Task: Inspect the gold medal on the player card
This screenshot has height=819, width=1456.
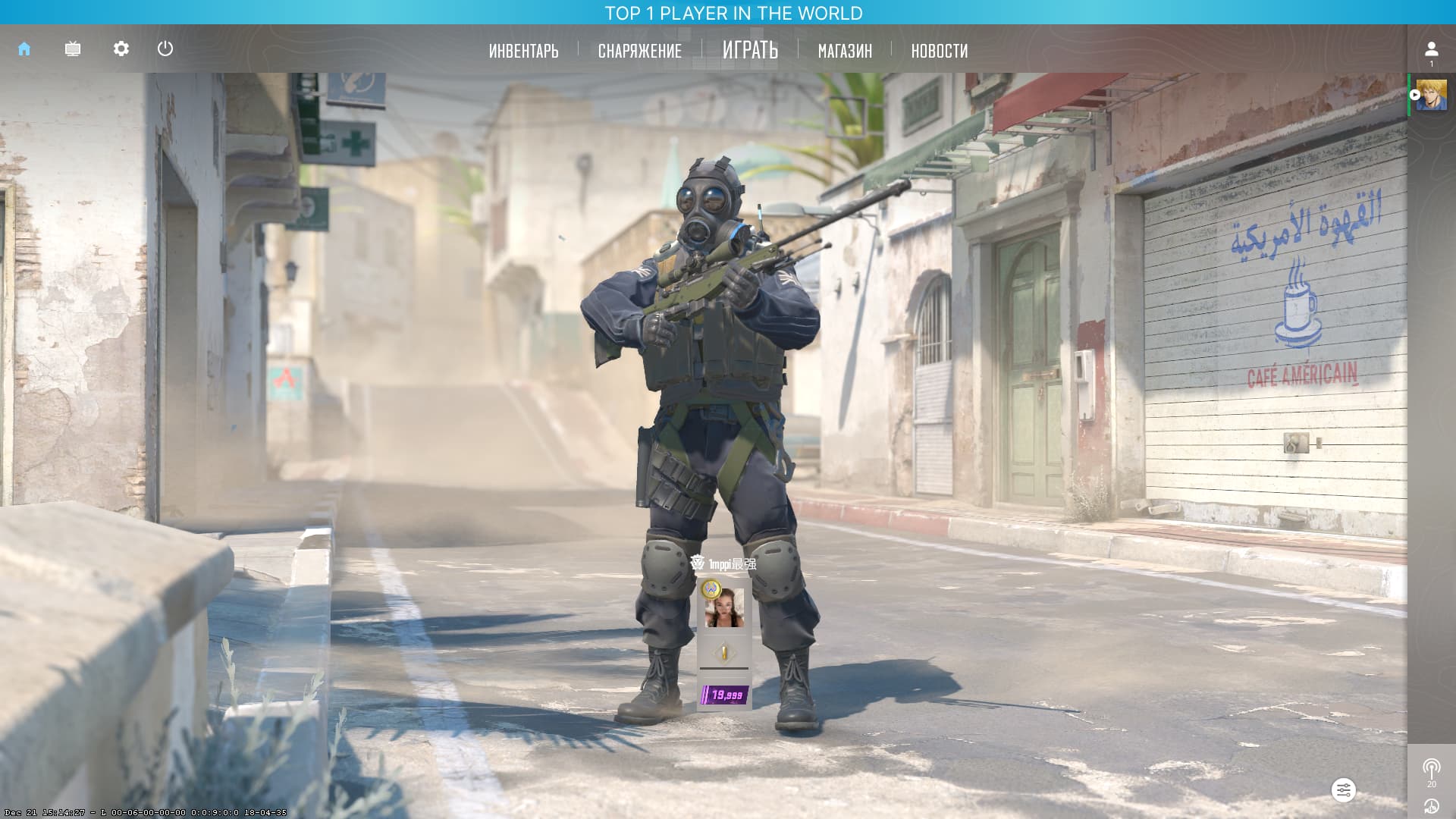Action: click(710, 588)
